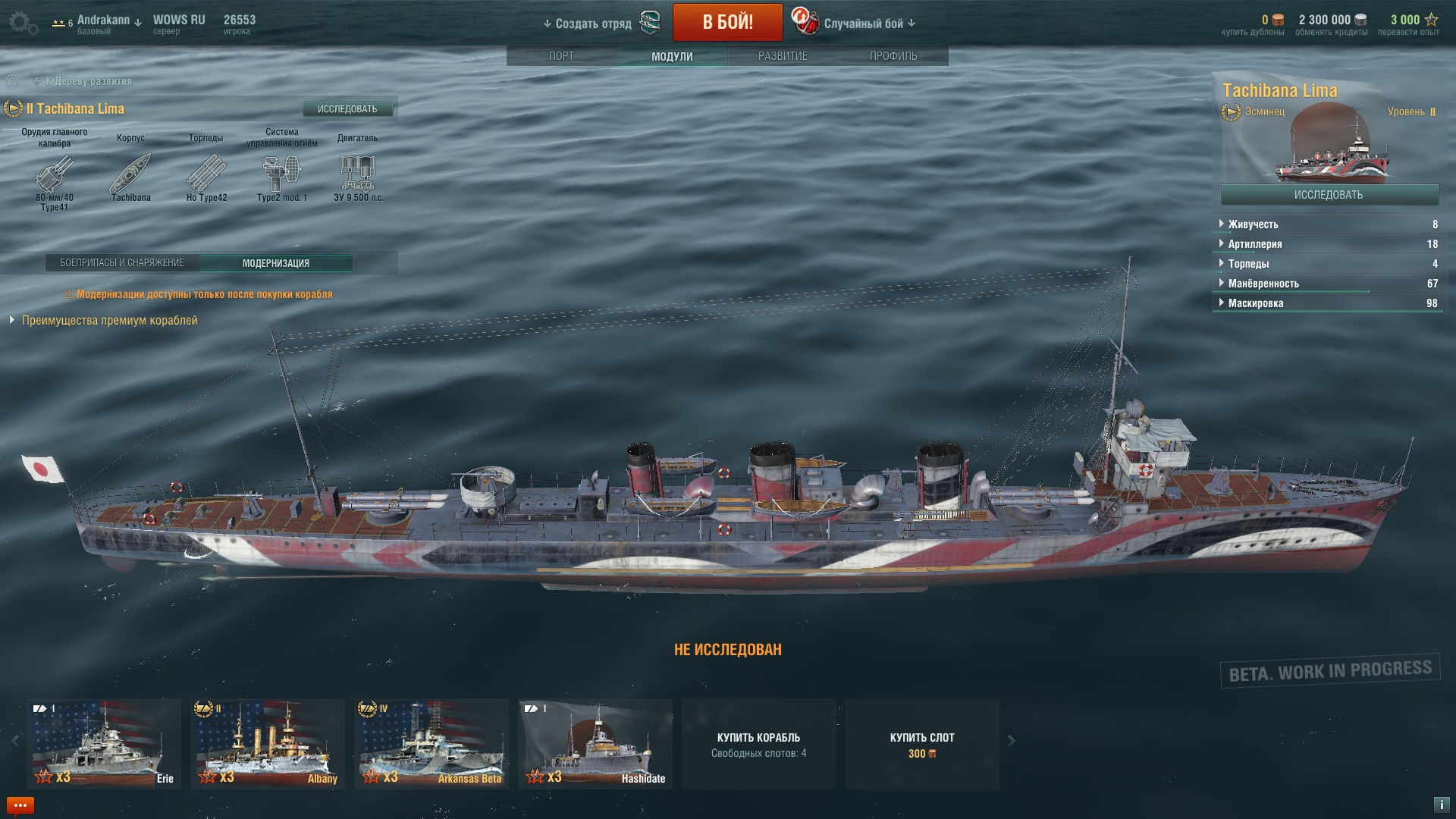1456x819 pixels.
Task: Click the large ИССЛЕДОВАТЬ button under ship portrait
Action: (1329, 195)
